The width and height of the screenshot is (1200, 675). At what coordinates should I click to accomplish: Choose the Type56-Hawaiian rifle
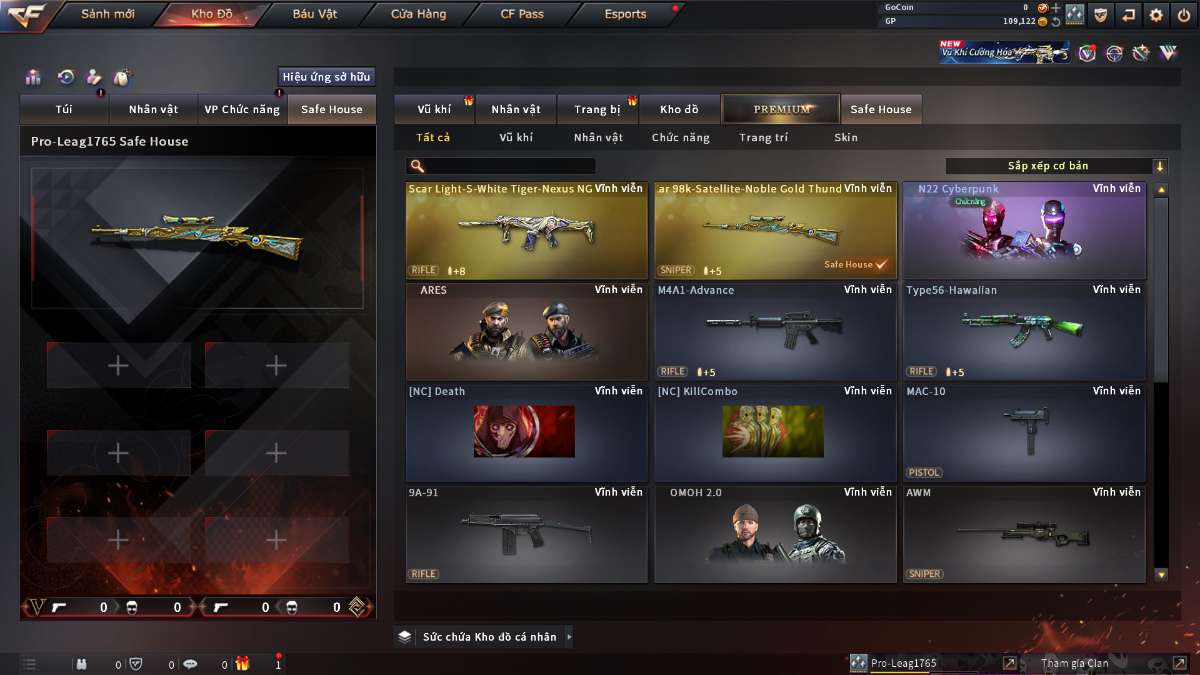(1024, 331)
